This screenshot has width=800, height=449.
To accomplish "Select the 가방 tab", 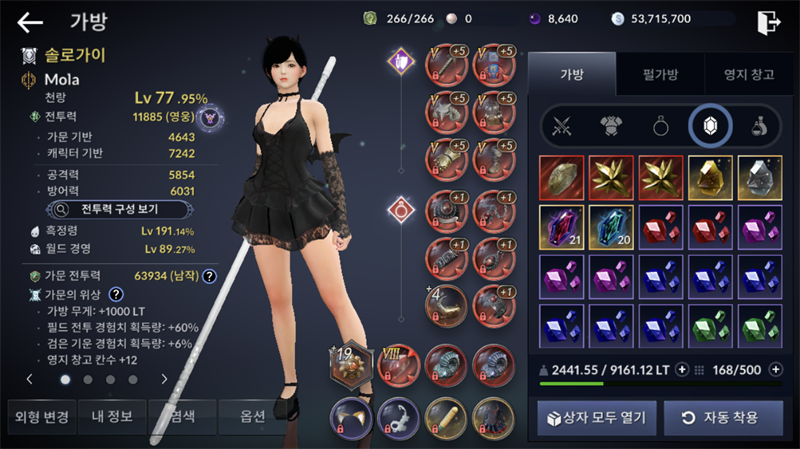I will 572,74.
